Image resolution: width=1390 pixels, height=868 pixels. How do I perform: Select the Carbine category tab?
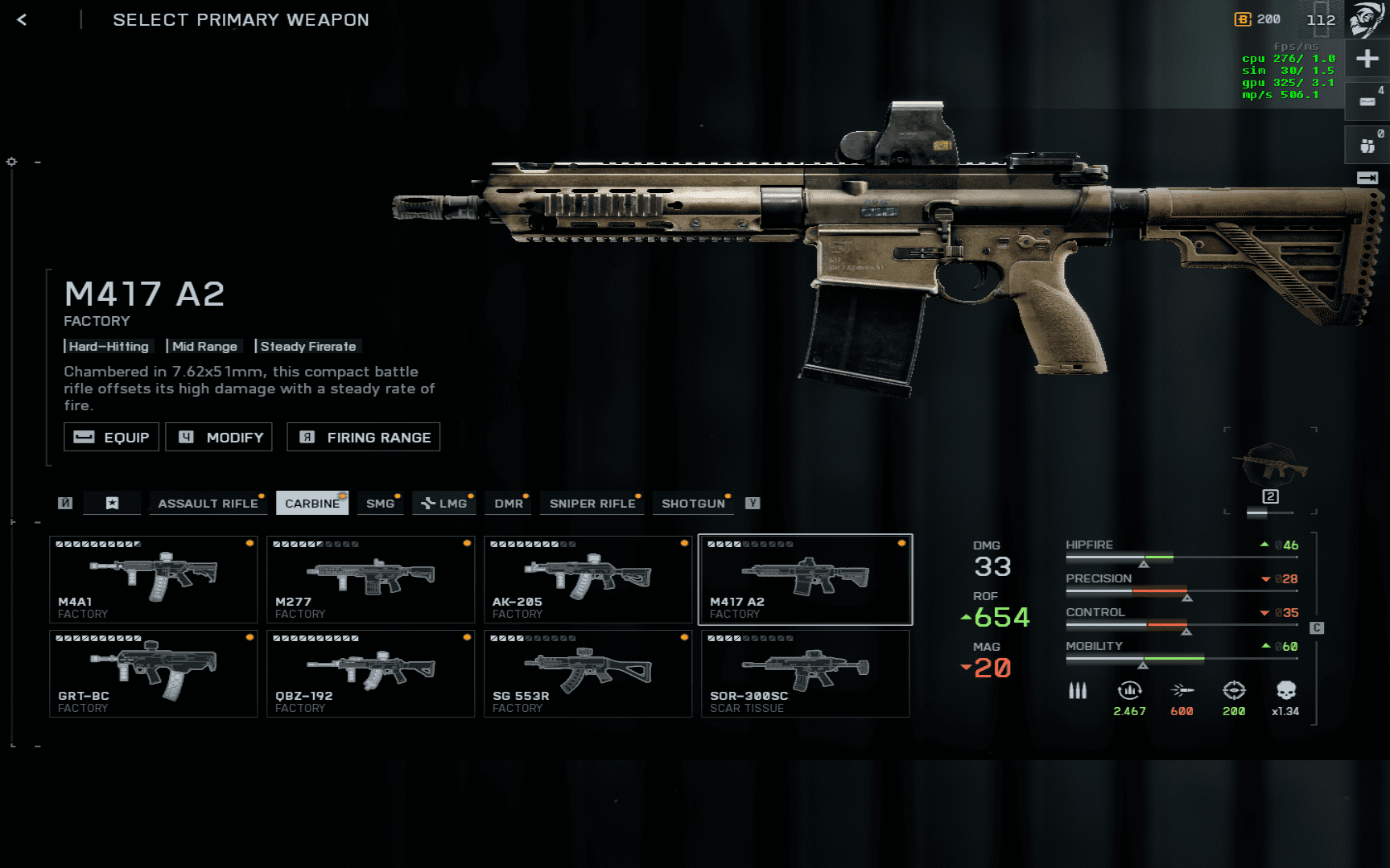pyautogui.click(x=312, y=504)
